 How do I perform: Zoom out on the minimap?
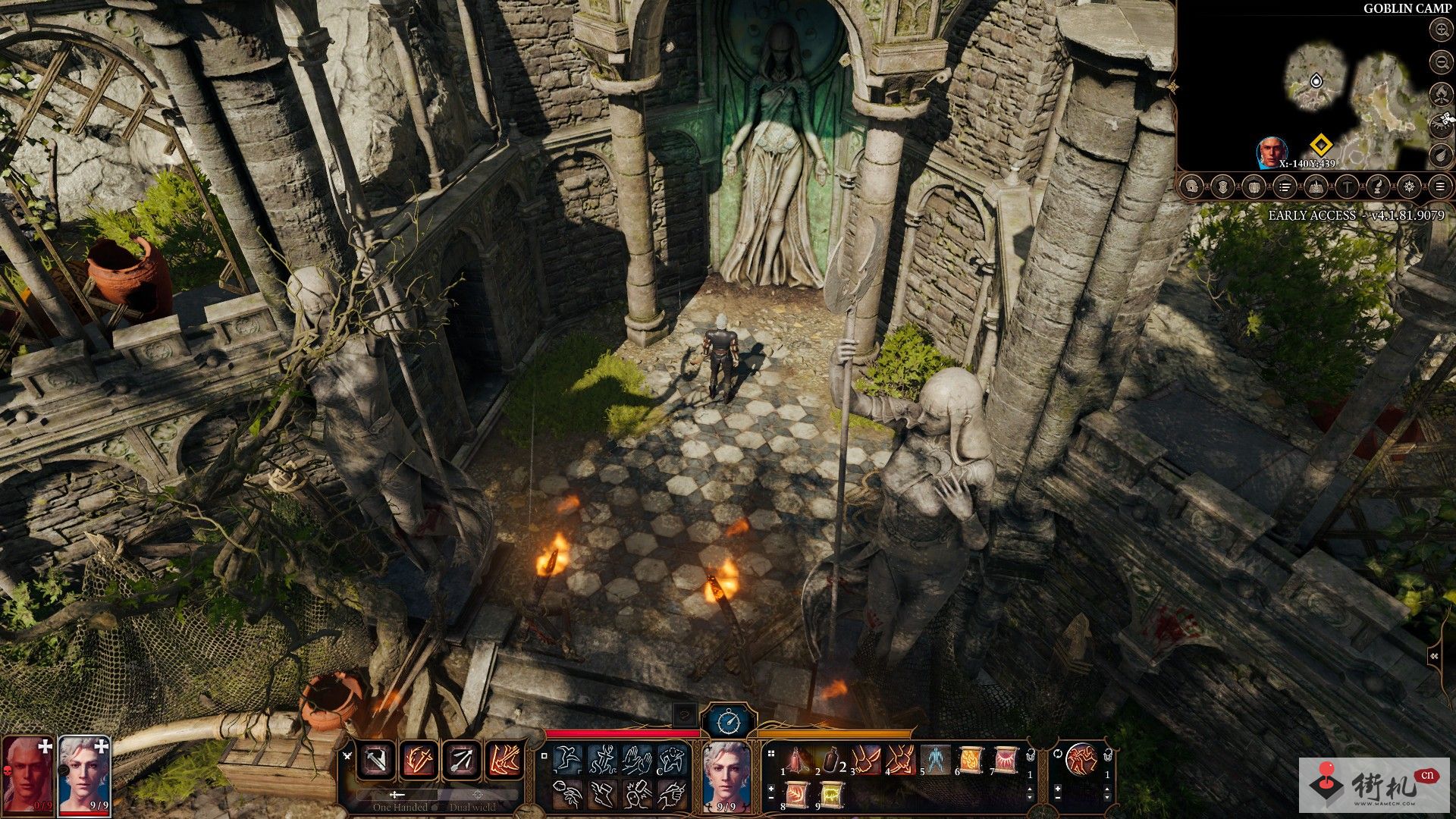coord(1441,61)
